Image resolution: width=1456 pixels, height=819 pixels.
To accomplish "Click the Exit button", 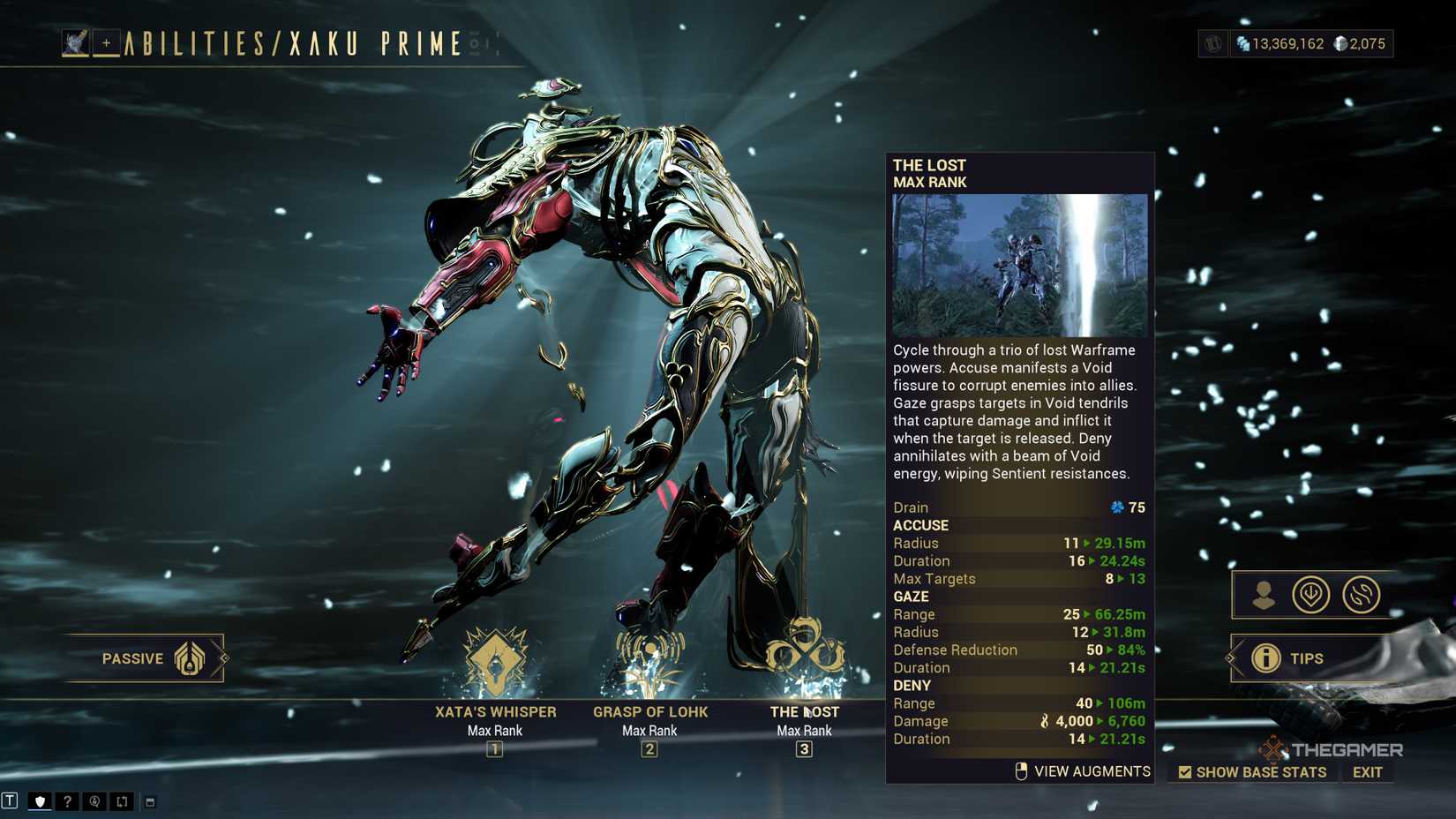I will point(1367,771).
